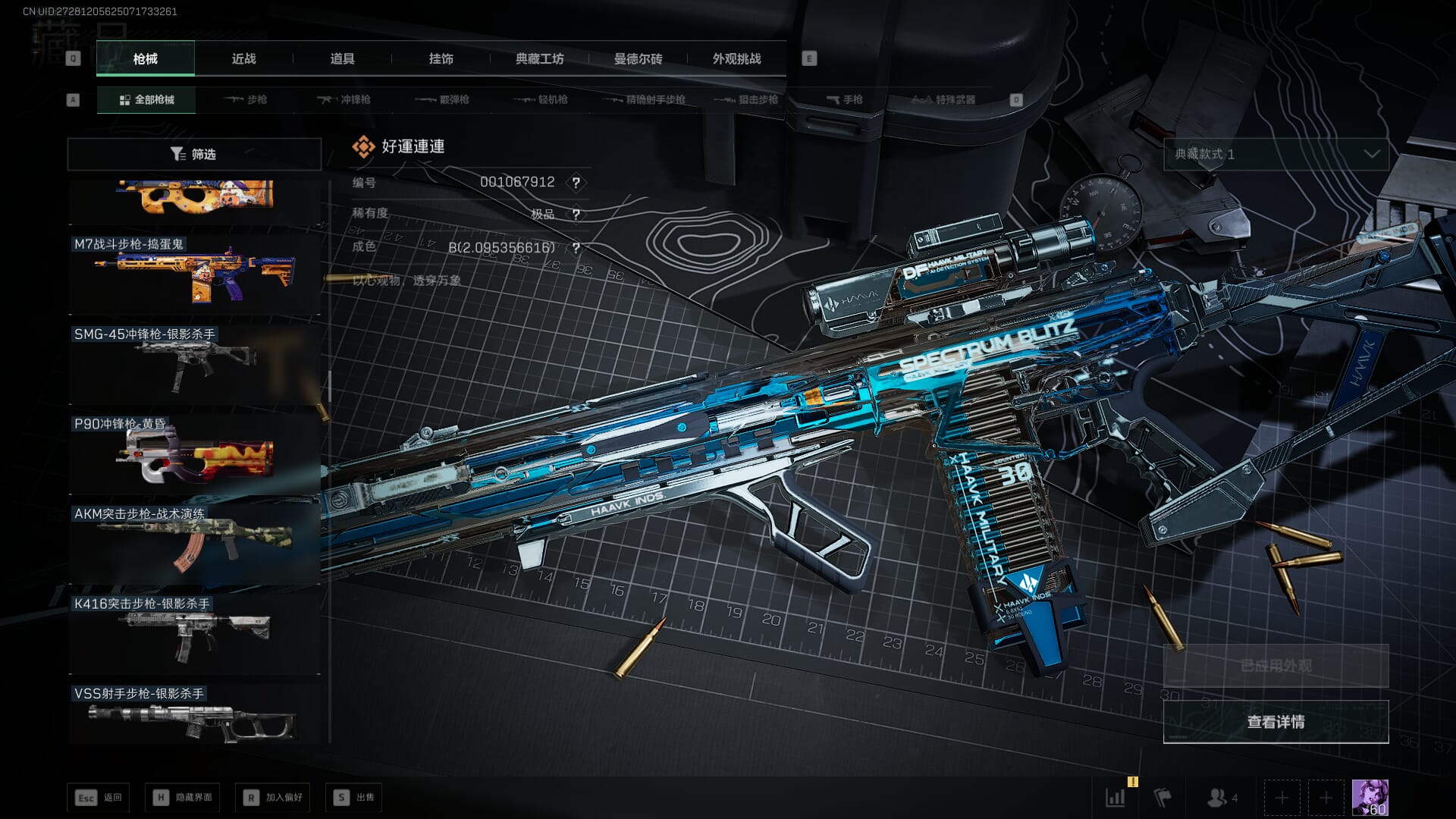The width and height of the screenshot is (1456, 819).
Task: Click the help icon beside 稀有度
Action: [x=576, y=215]
